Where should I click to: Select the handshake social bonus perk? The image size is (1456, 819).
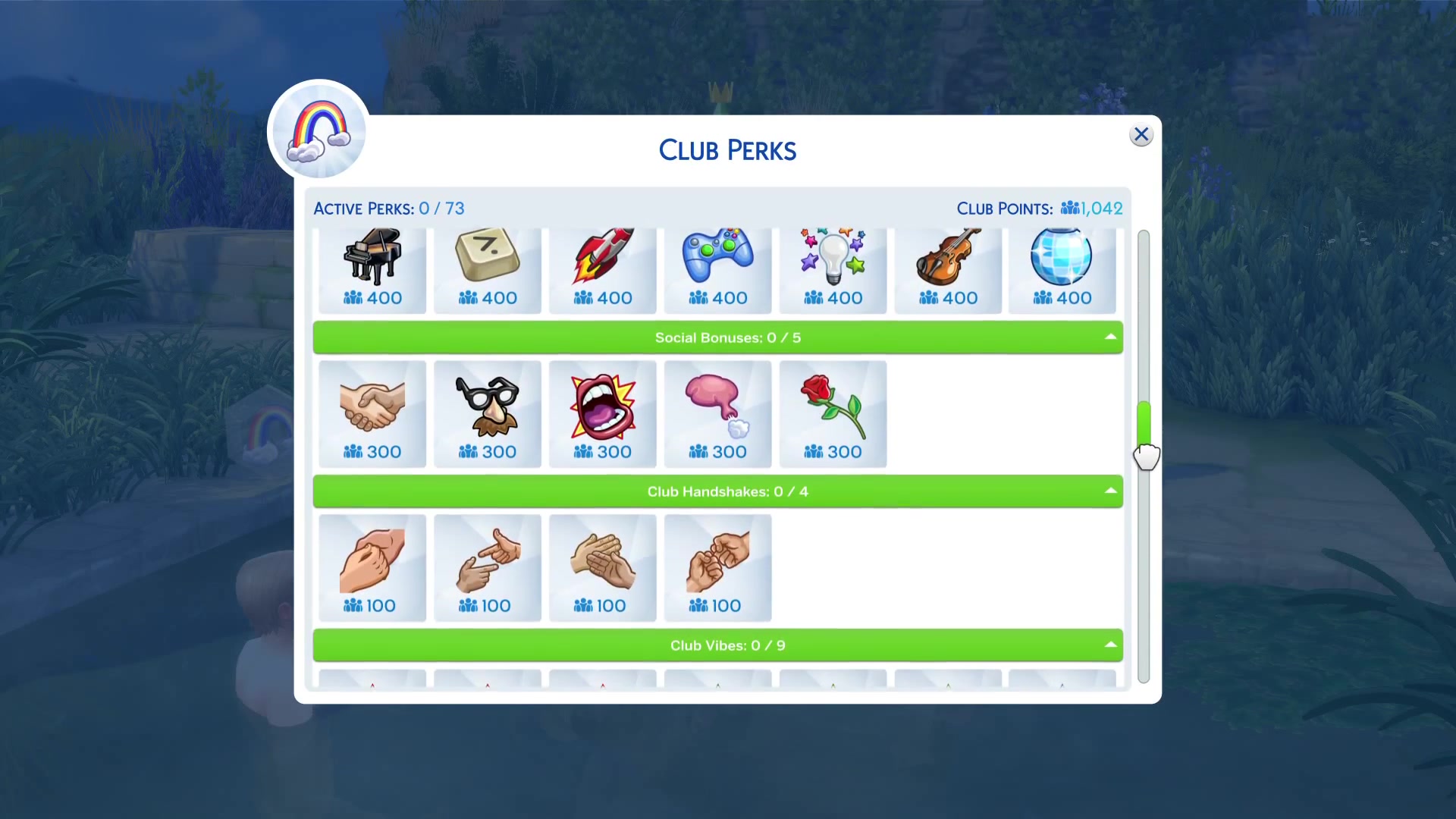372,414
